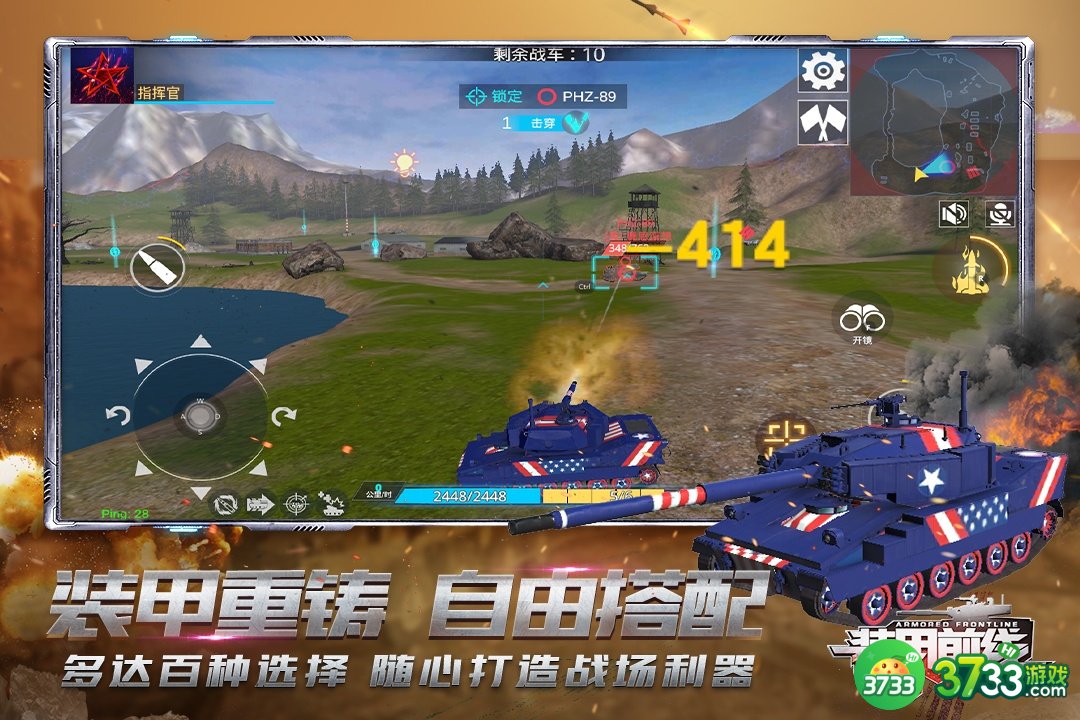The width and height of the screenshot is (1080, 720).
Task: Activate the binoculars scope (开镜) button
Action: pos(863,320)
